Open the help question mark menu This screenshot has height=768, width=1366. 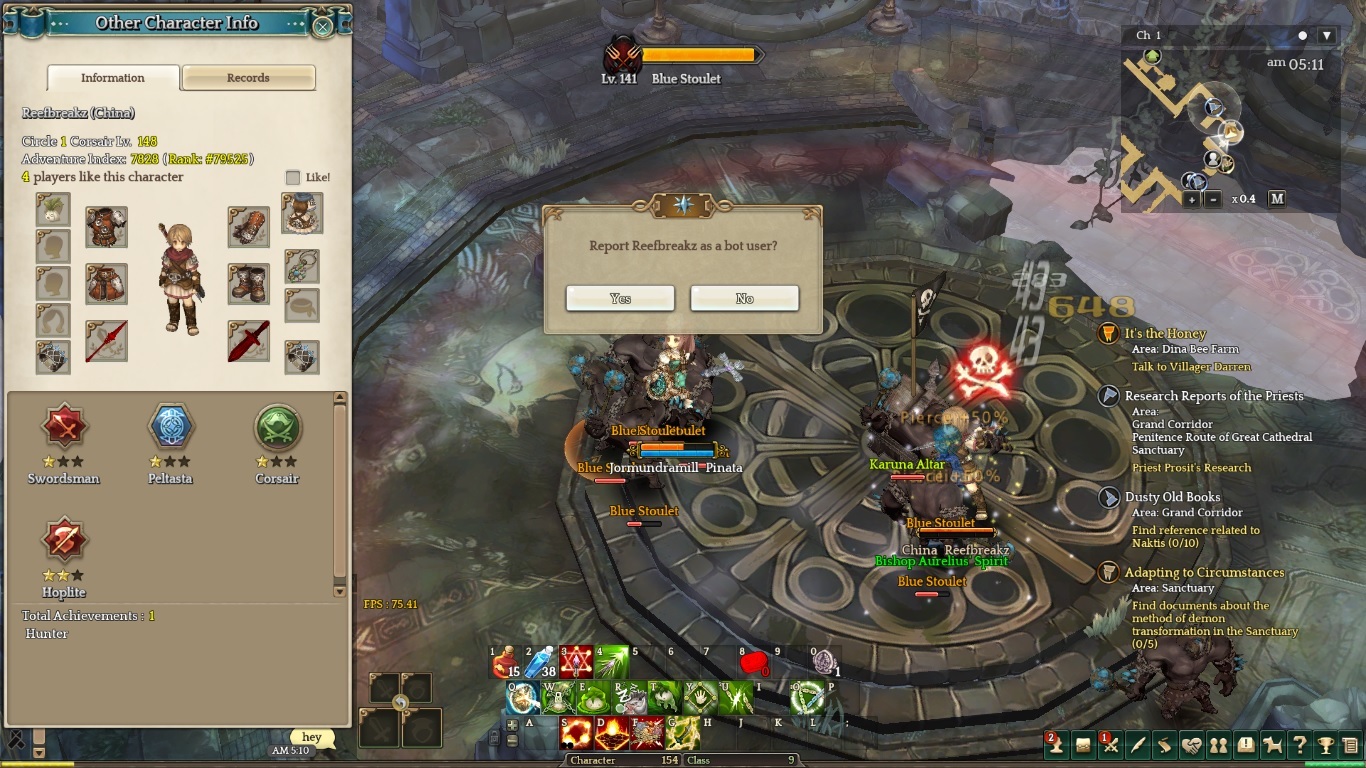pos(1299,745)
